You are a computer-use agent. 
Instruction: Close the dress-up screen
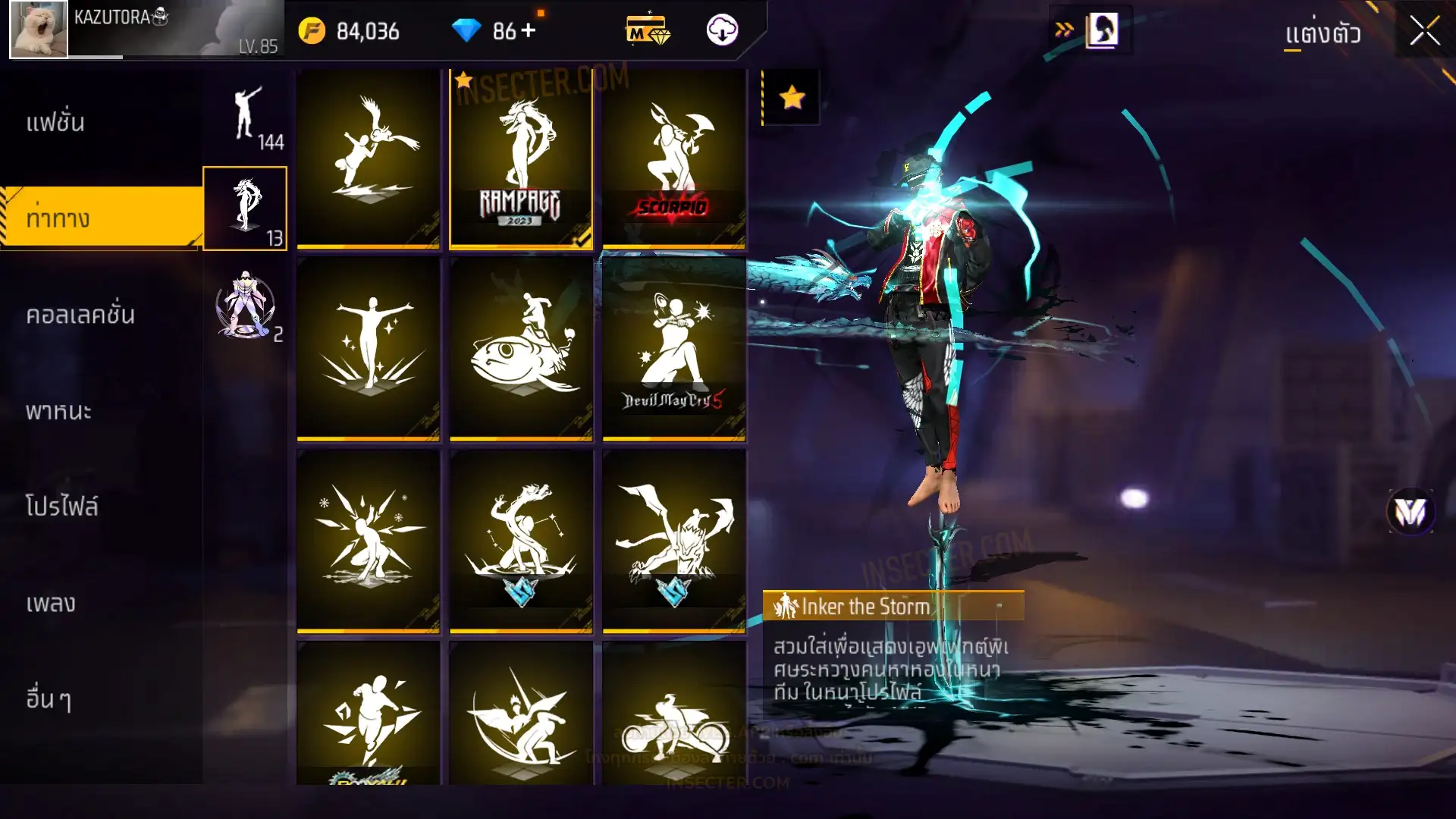coord(1424,32)
